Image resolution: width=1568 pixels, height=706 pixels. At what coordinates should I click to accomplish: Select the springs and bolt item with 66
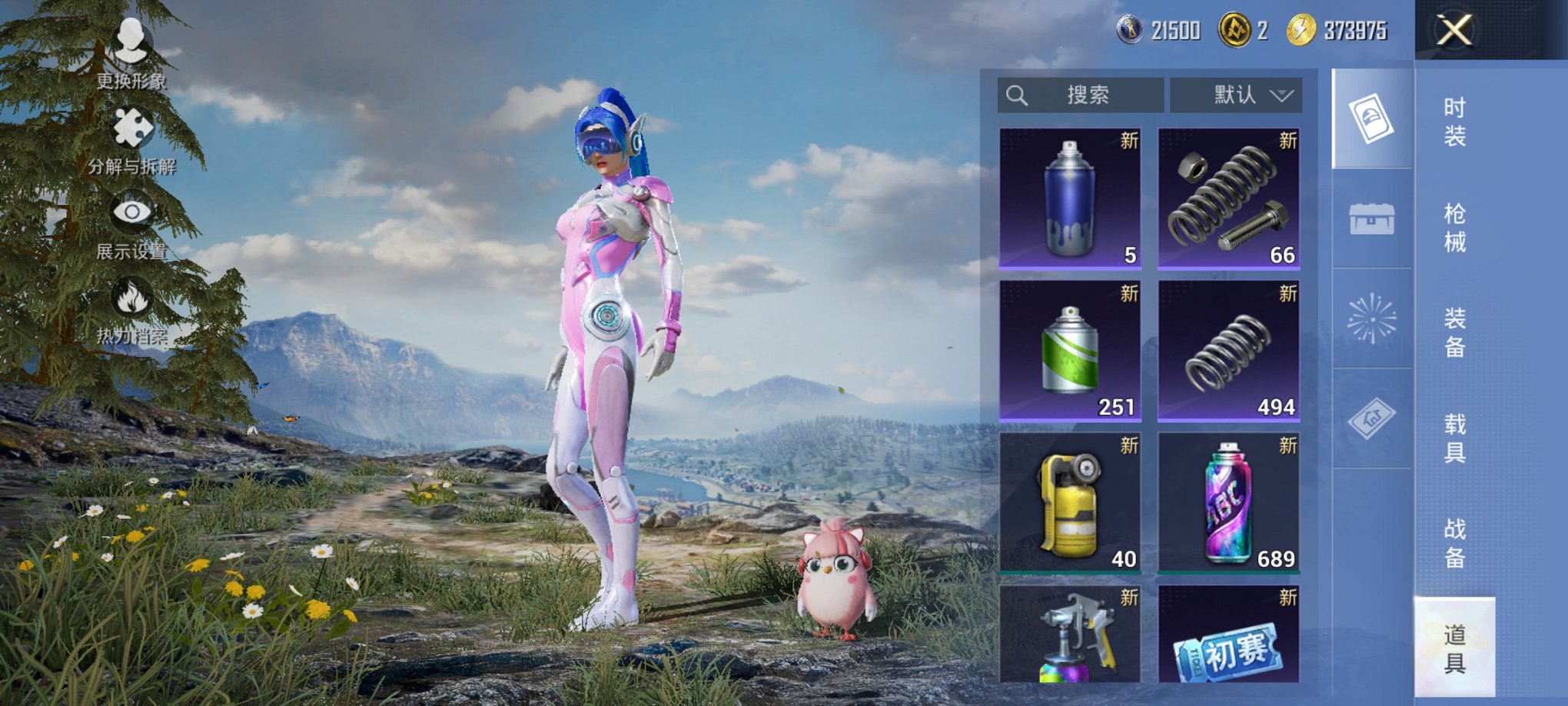click(x=1229, y=198)
